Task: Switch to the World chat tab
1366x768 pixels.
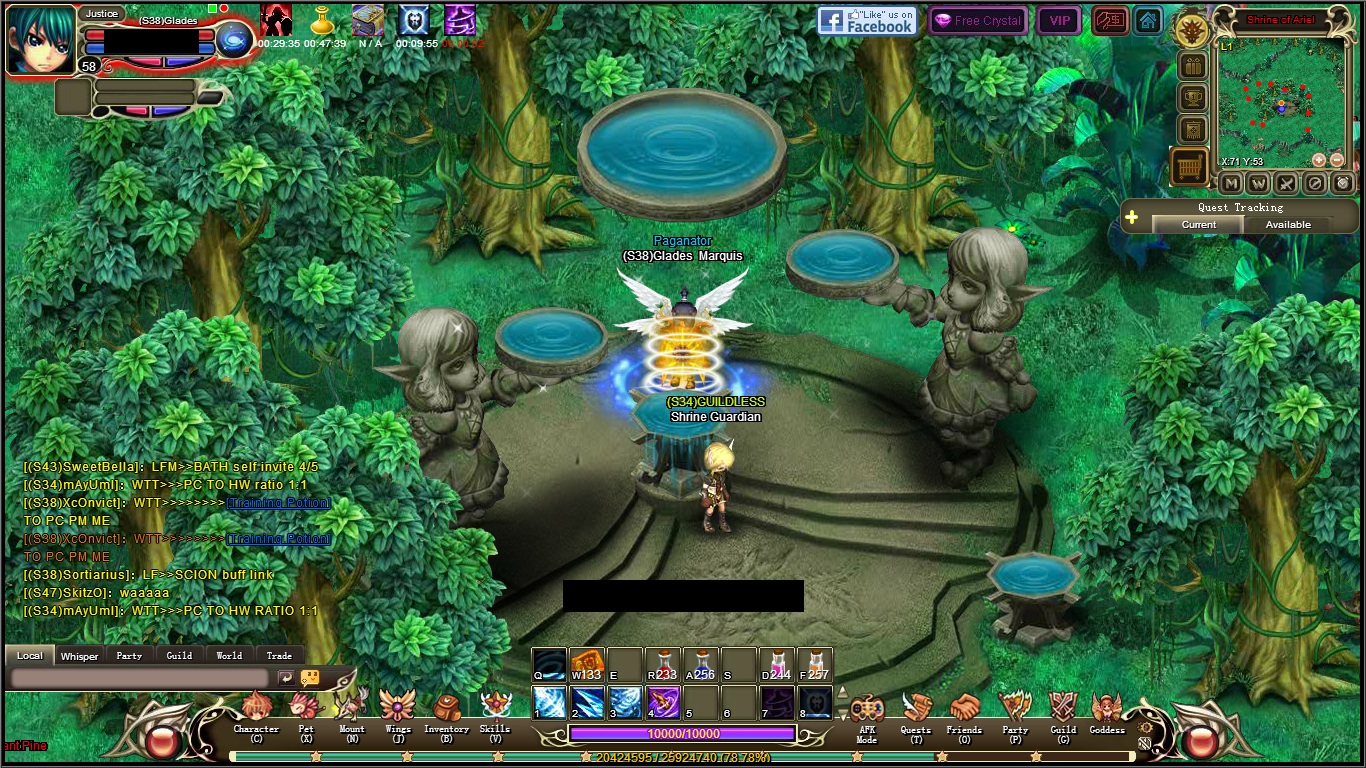Action: click(x=229, y=656)
